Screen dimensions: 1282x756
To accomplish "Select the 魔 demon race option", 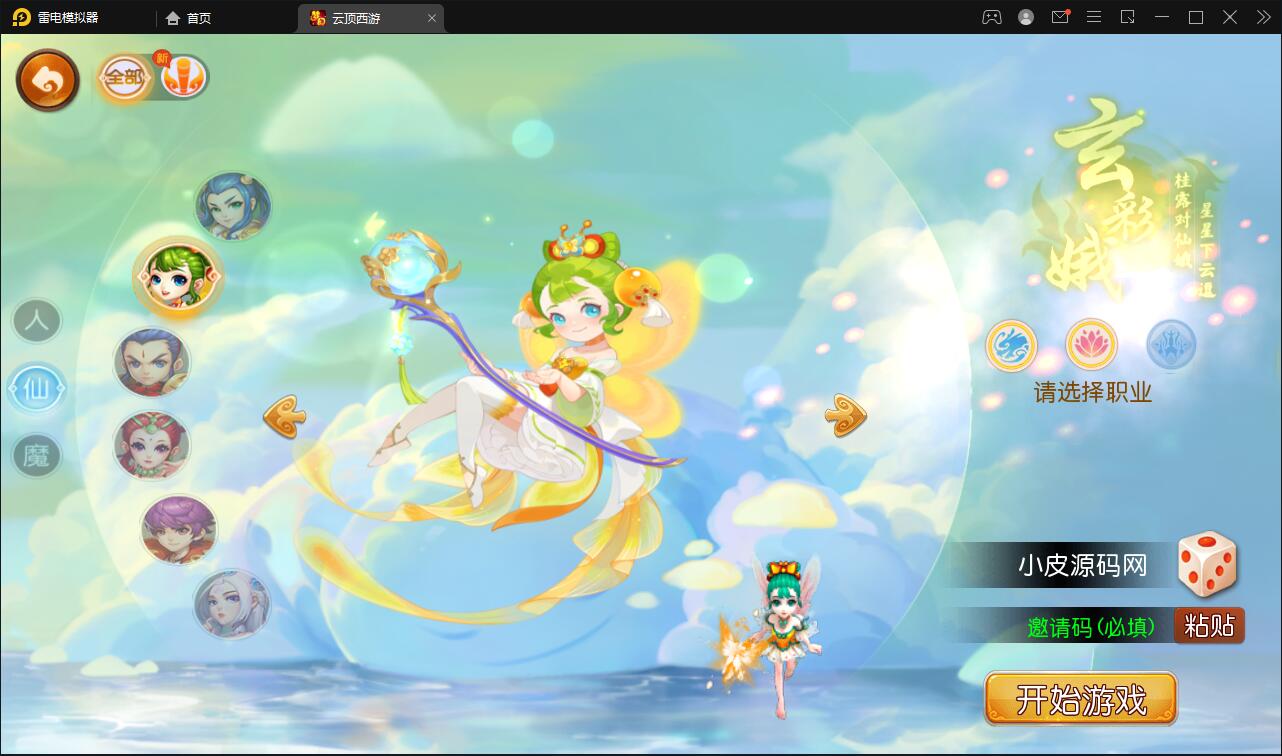I will (x=38, y=457).
